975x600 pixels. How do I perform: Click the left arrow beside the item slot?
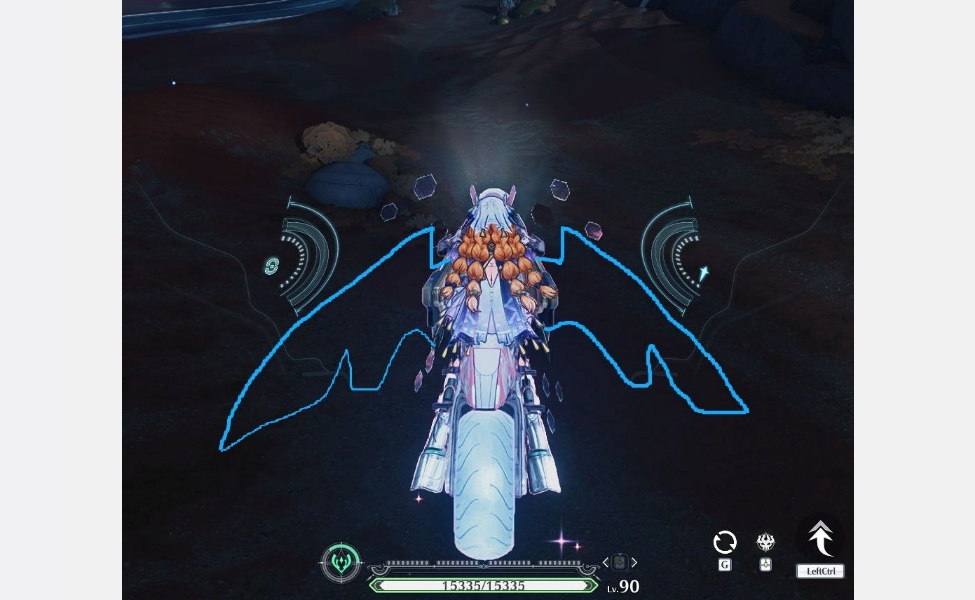pyautogui.click(x=606, y=563)
